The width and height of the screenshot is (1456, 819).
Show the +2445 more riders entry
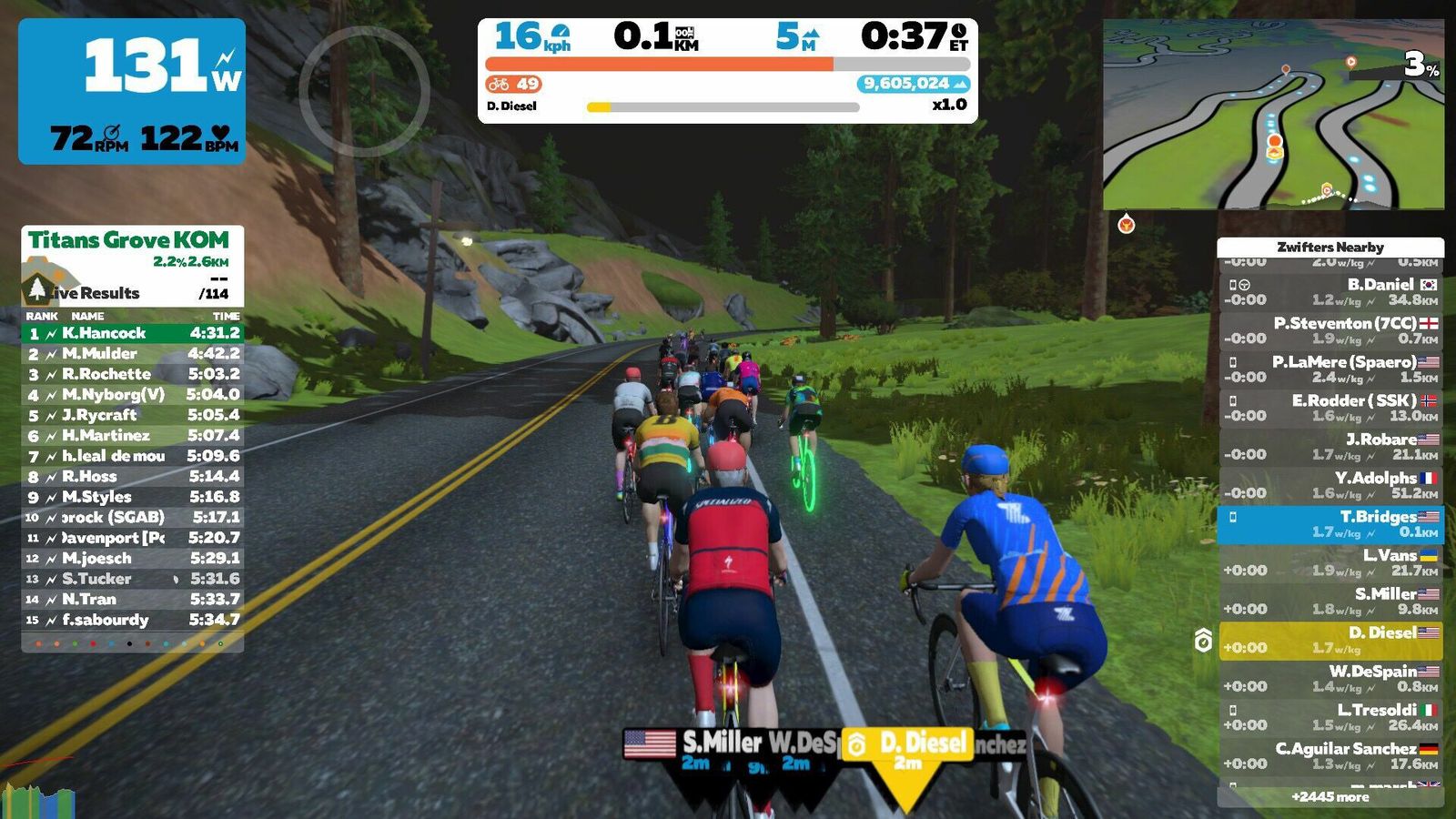click(x=1330, y=797)
